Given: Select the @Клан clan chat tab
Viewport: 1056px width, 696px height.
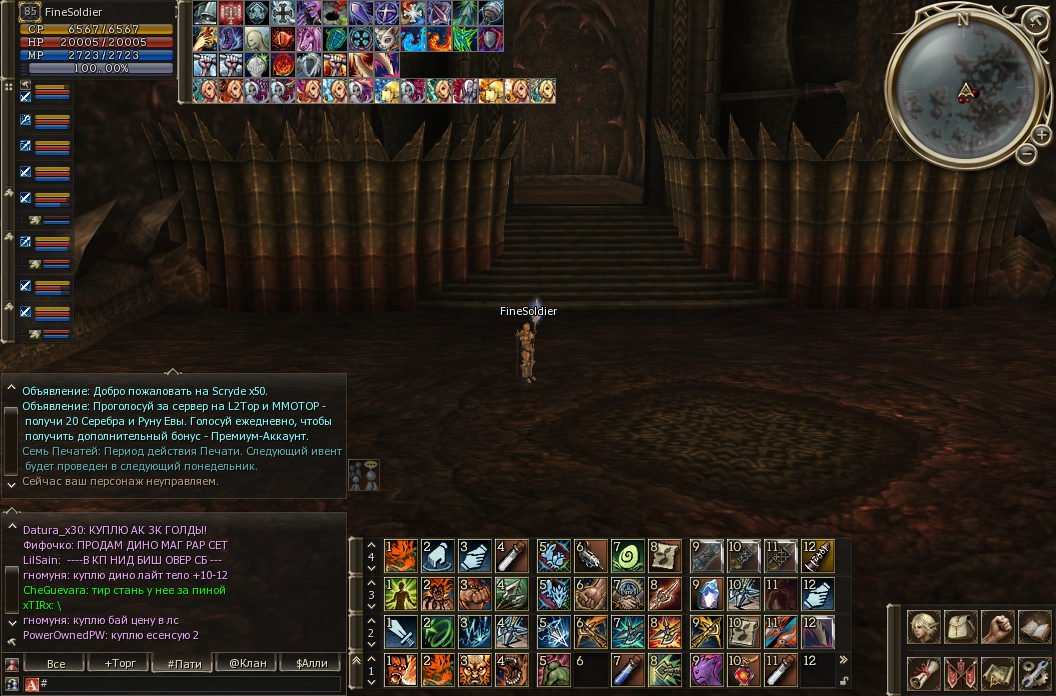Looking at the screenshot, I should (x=247, y=664).
